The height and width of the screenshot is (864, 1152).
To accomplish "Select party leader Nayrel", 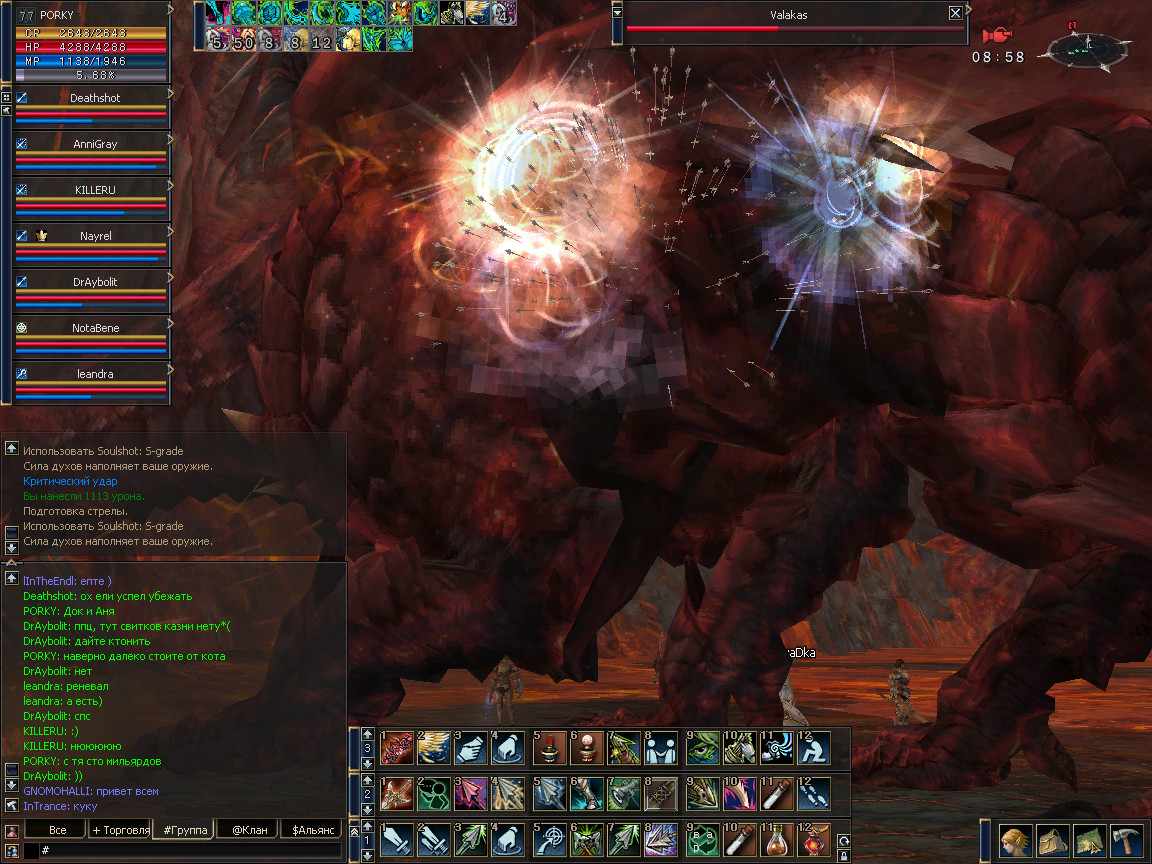I will pyautogui.click(x=93, y=236).
